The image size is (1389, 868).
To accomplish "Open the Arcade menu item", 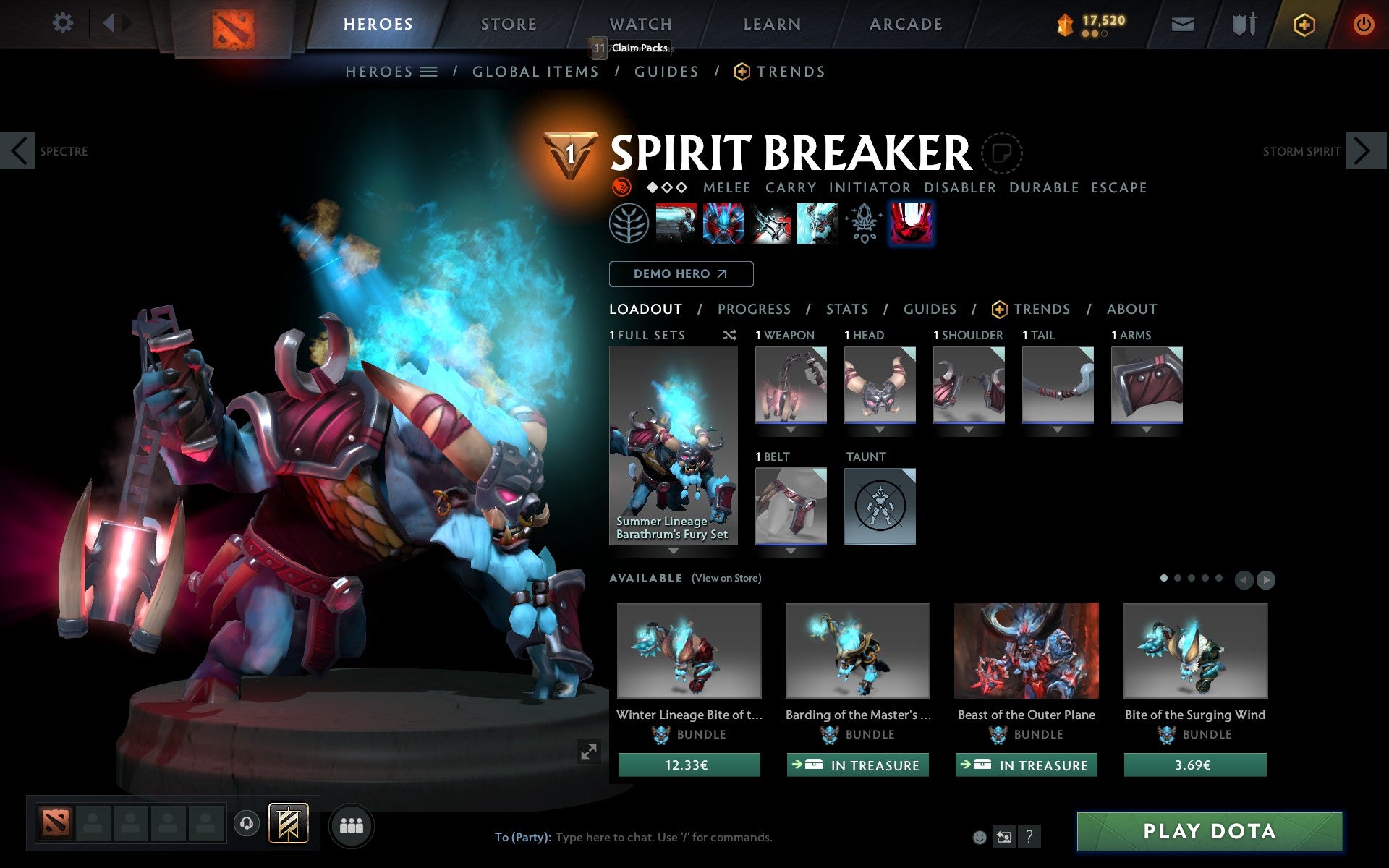I will click(905, 23).
